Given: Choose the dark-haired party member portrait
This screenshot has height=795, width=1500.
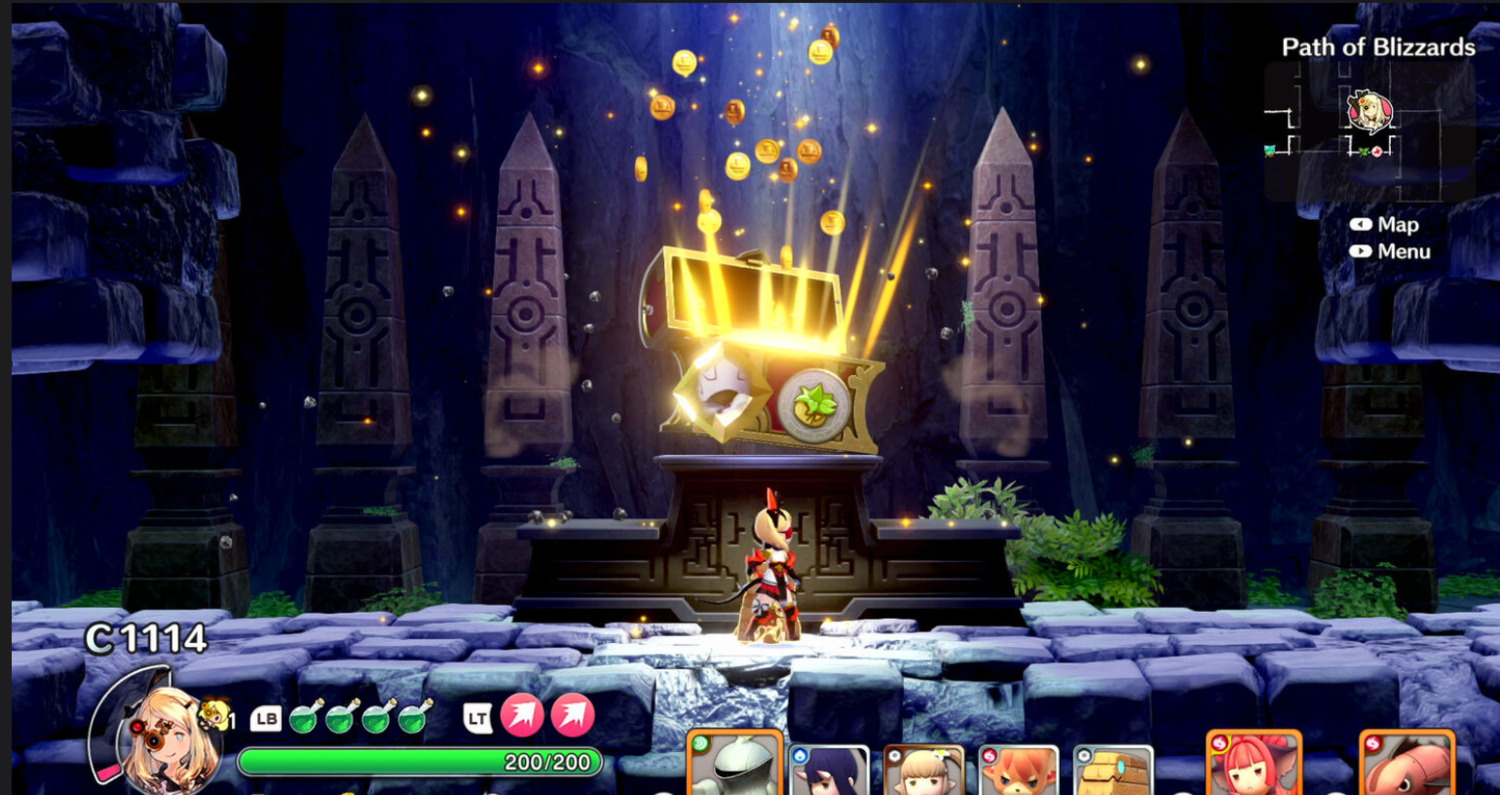Looking at the screenshot, I should [829, 770].
